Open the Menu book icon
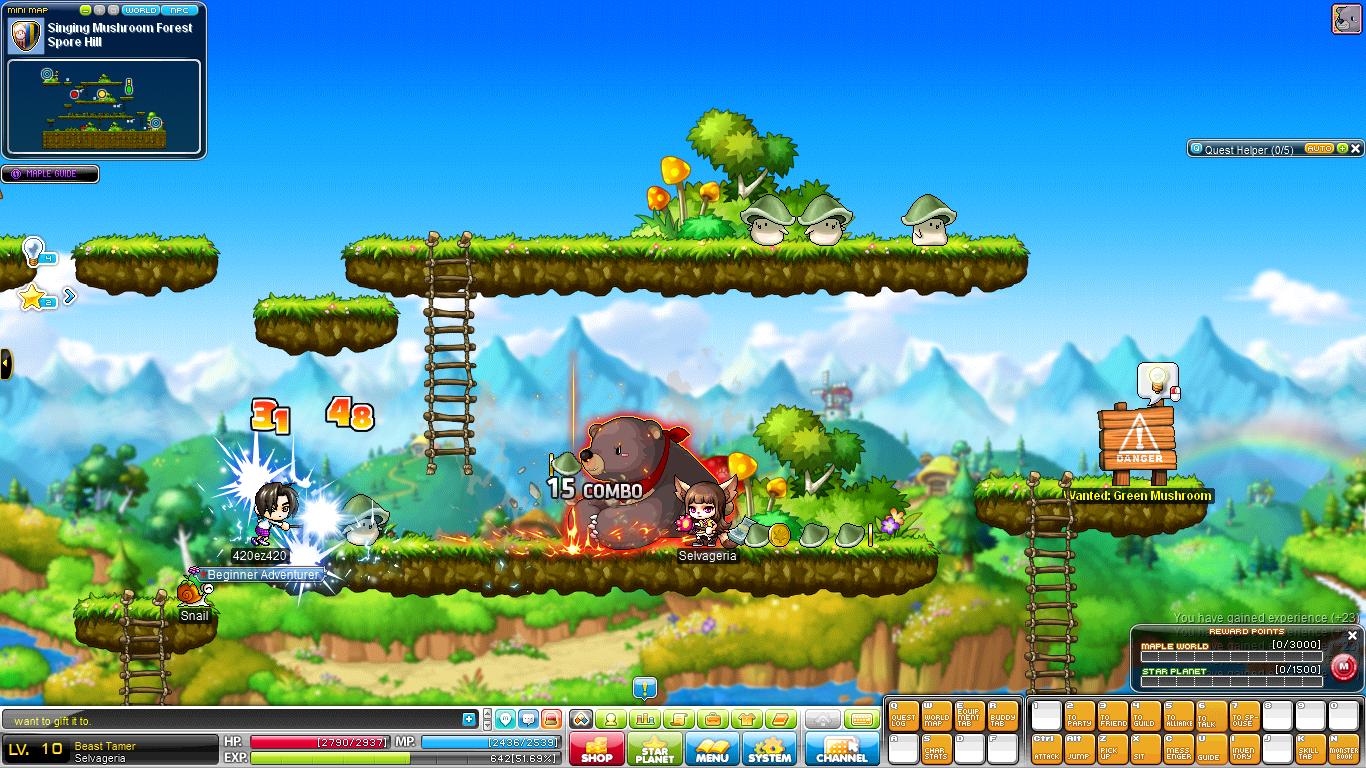 coord(712,750)
